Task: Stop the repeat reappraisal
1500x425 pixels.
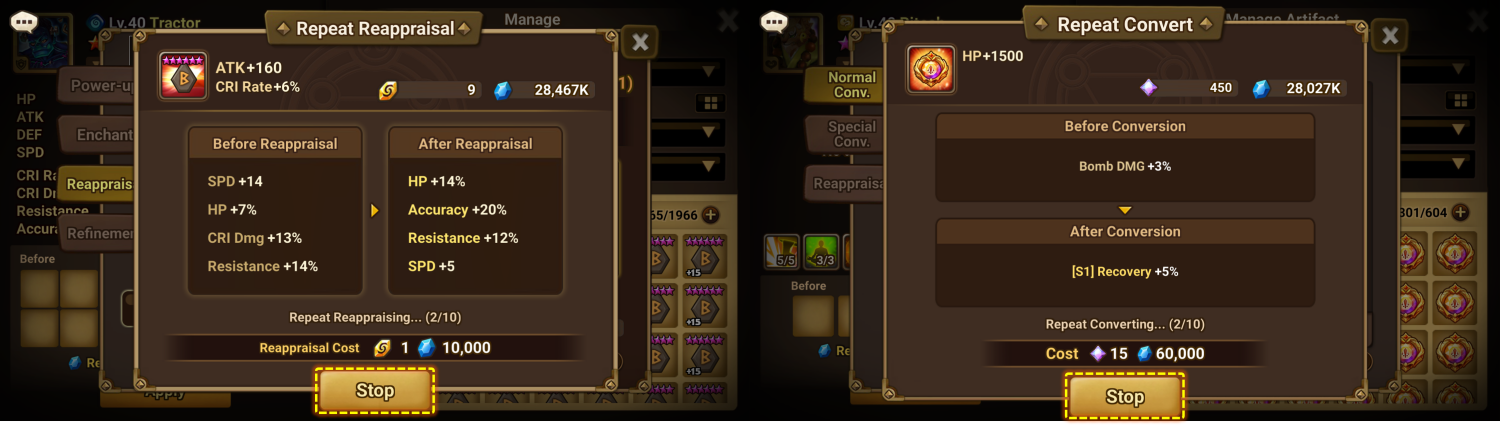Action: pos(375,391)
